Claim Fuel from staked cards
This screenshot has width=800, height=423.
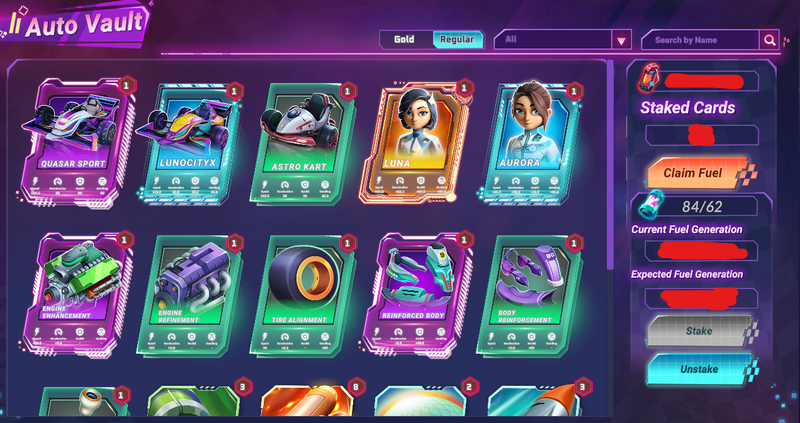(x=694, y=173)
